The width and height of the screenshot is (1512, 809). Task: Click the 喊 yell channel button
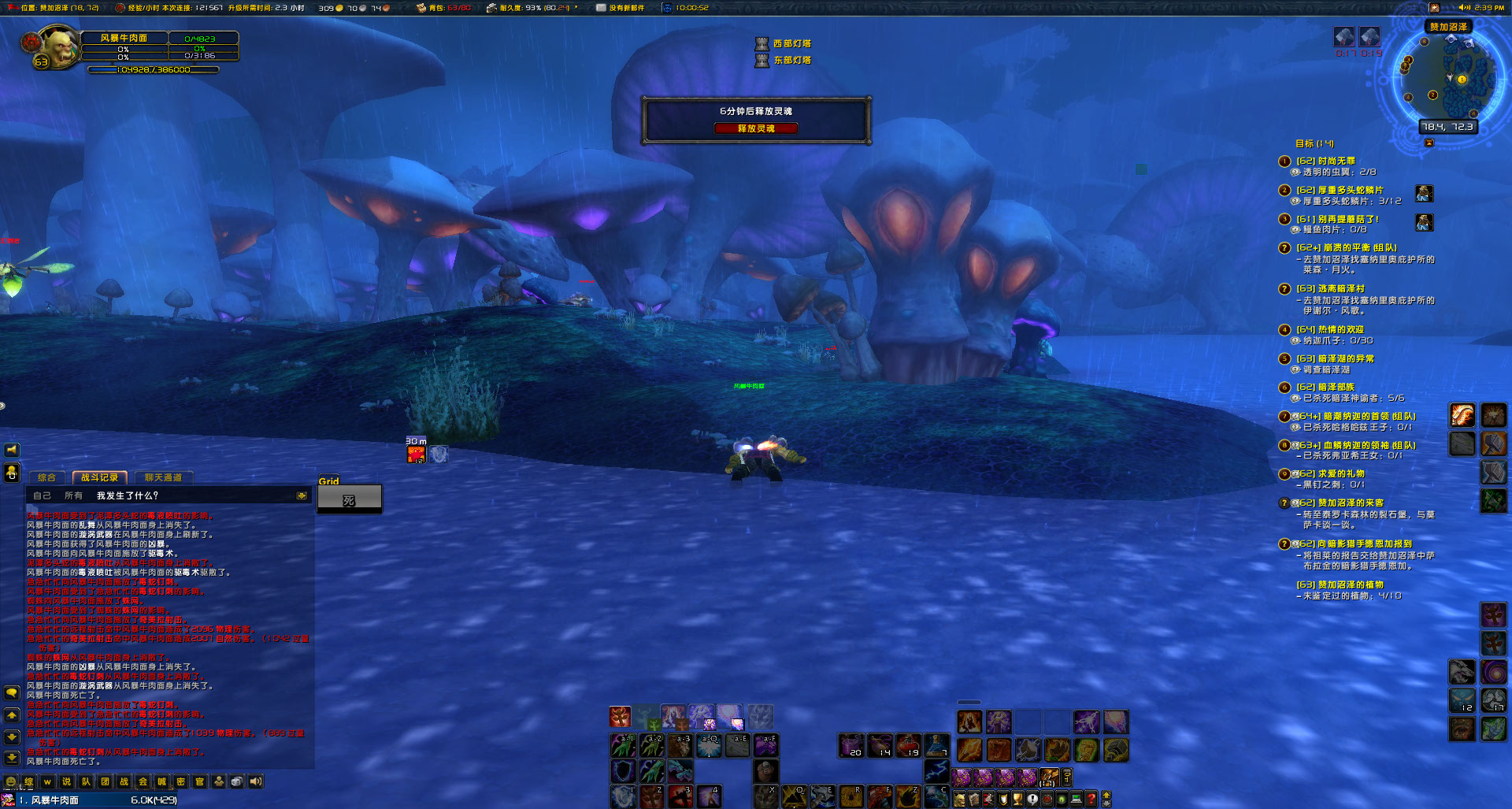(161, 782)
